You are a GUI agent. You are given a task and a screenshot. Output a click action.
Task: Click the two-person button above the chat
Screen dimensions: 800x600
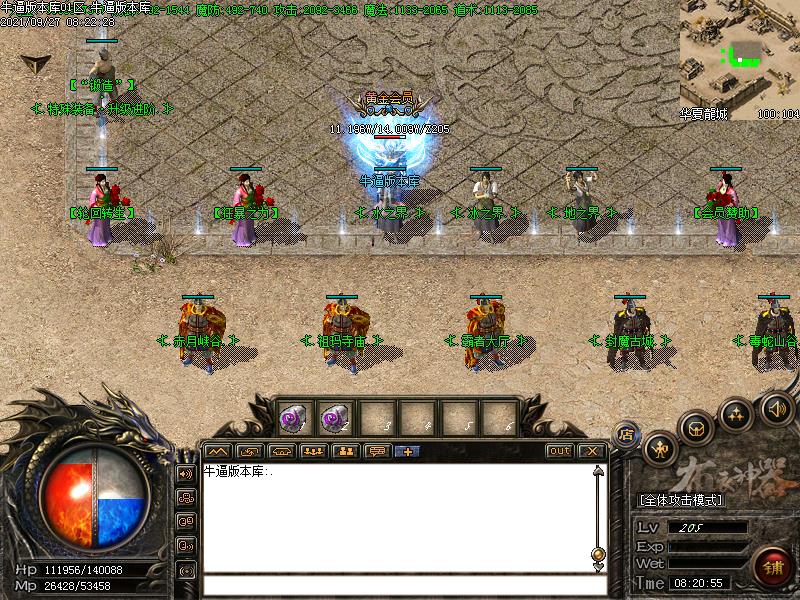[x=346, y=451]
